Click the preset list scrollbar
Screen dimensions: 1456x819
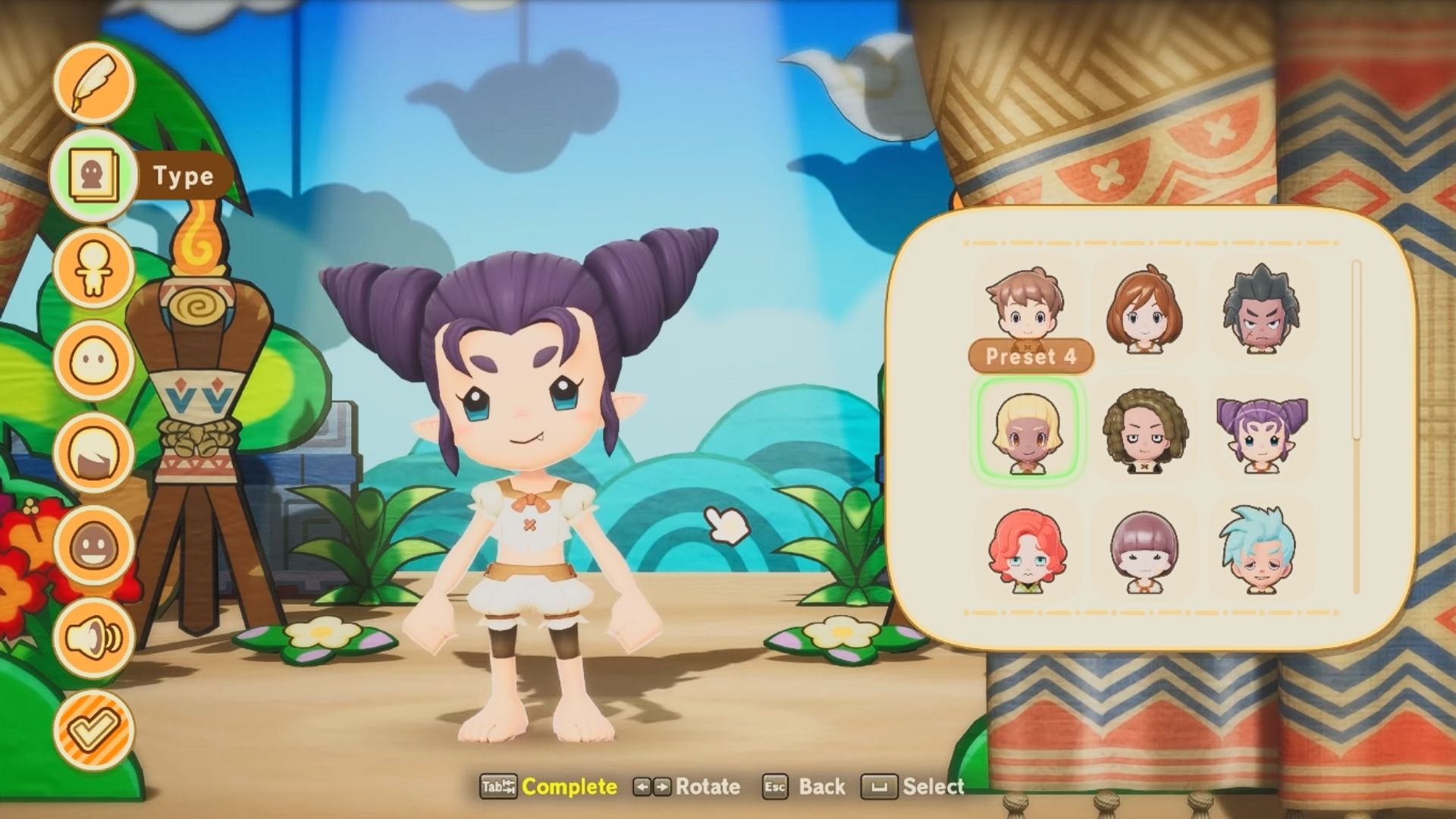(1357, 349)
